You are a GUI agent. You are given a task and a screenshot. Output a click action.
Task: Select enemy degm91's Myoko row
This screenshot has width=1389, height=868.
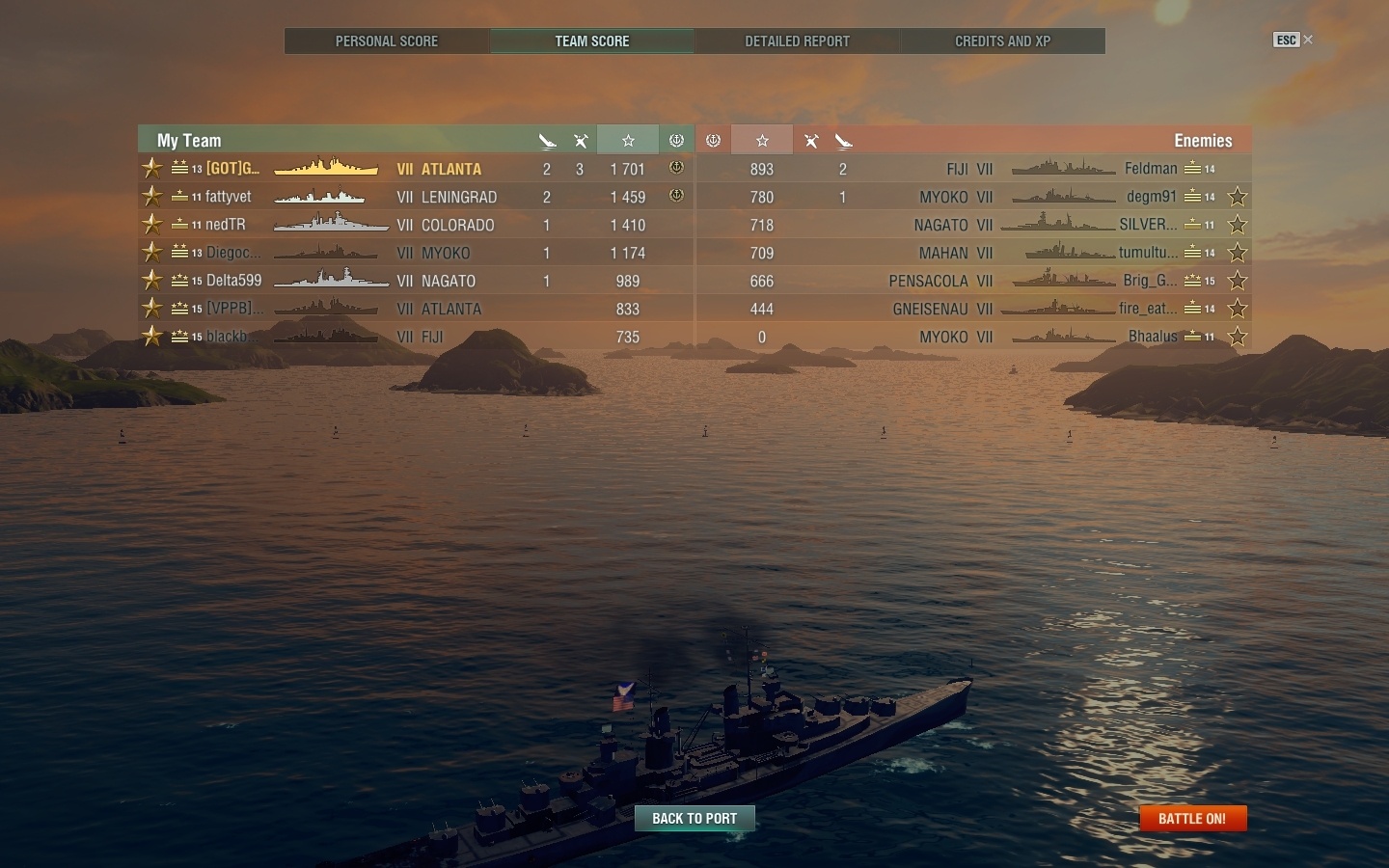974,197
